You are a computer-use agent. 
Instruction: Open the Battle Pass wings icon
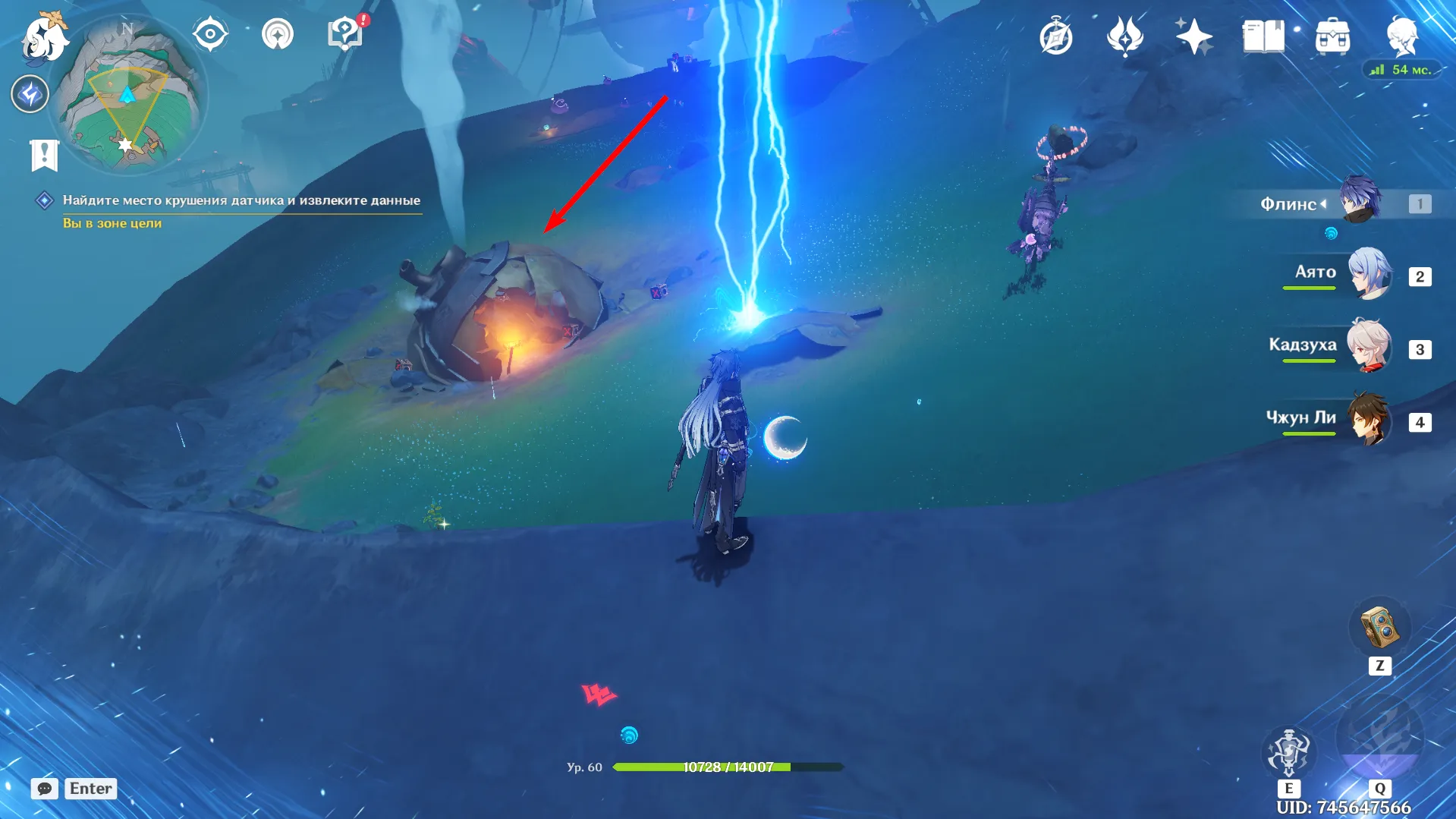1125,34
